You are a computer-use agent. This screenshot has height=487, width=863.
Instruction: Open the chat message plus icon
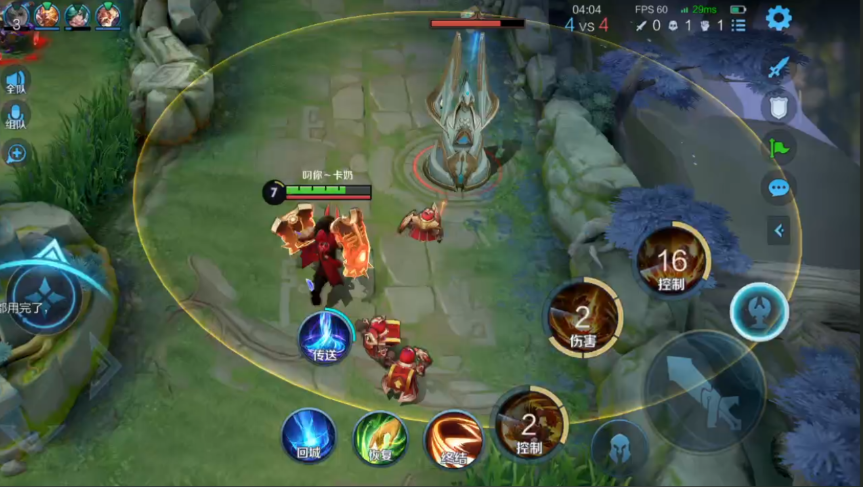pos(16,153)
